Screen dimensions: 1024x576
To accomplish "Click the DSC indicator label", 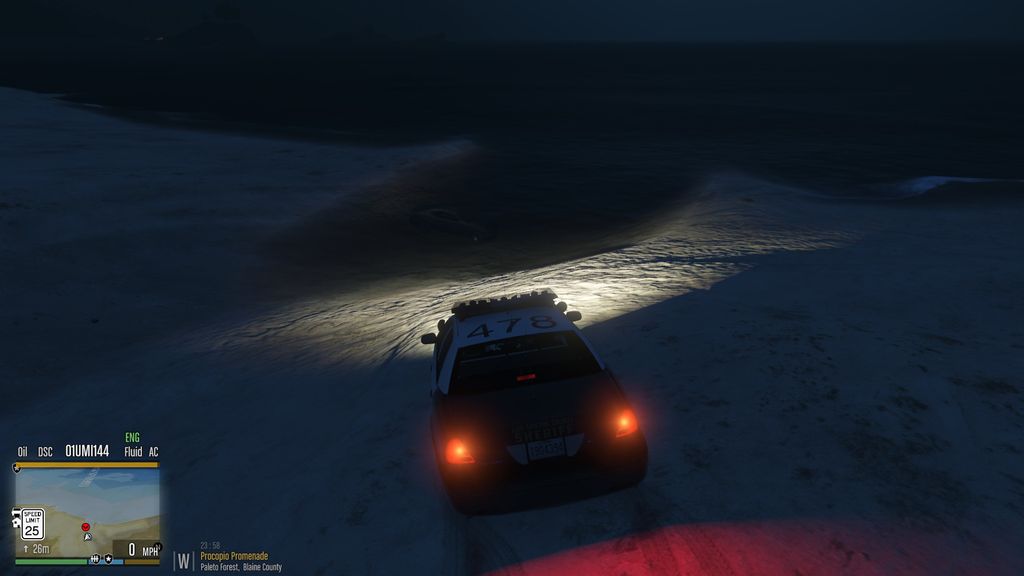I will point(45,452).
